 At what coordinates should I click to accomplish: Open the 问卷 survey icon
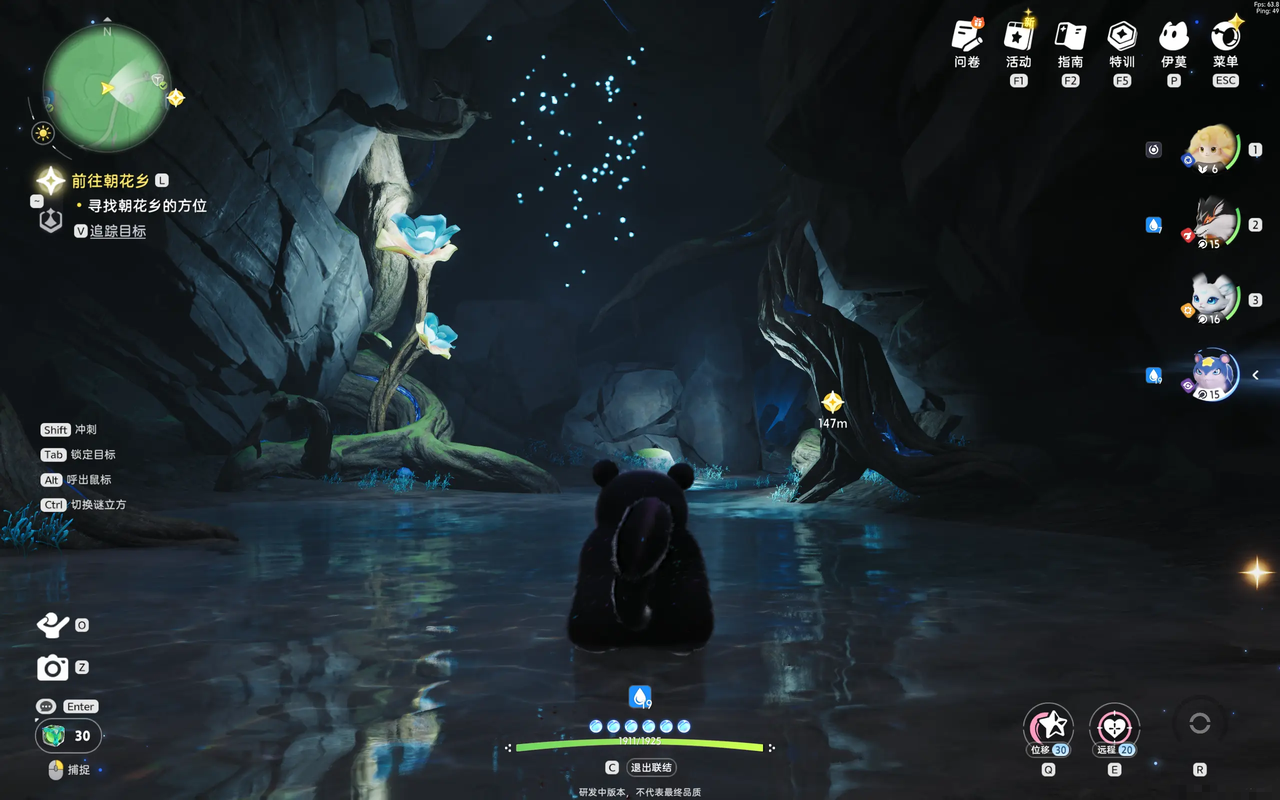point(967,37)
